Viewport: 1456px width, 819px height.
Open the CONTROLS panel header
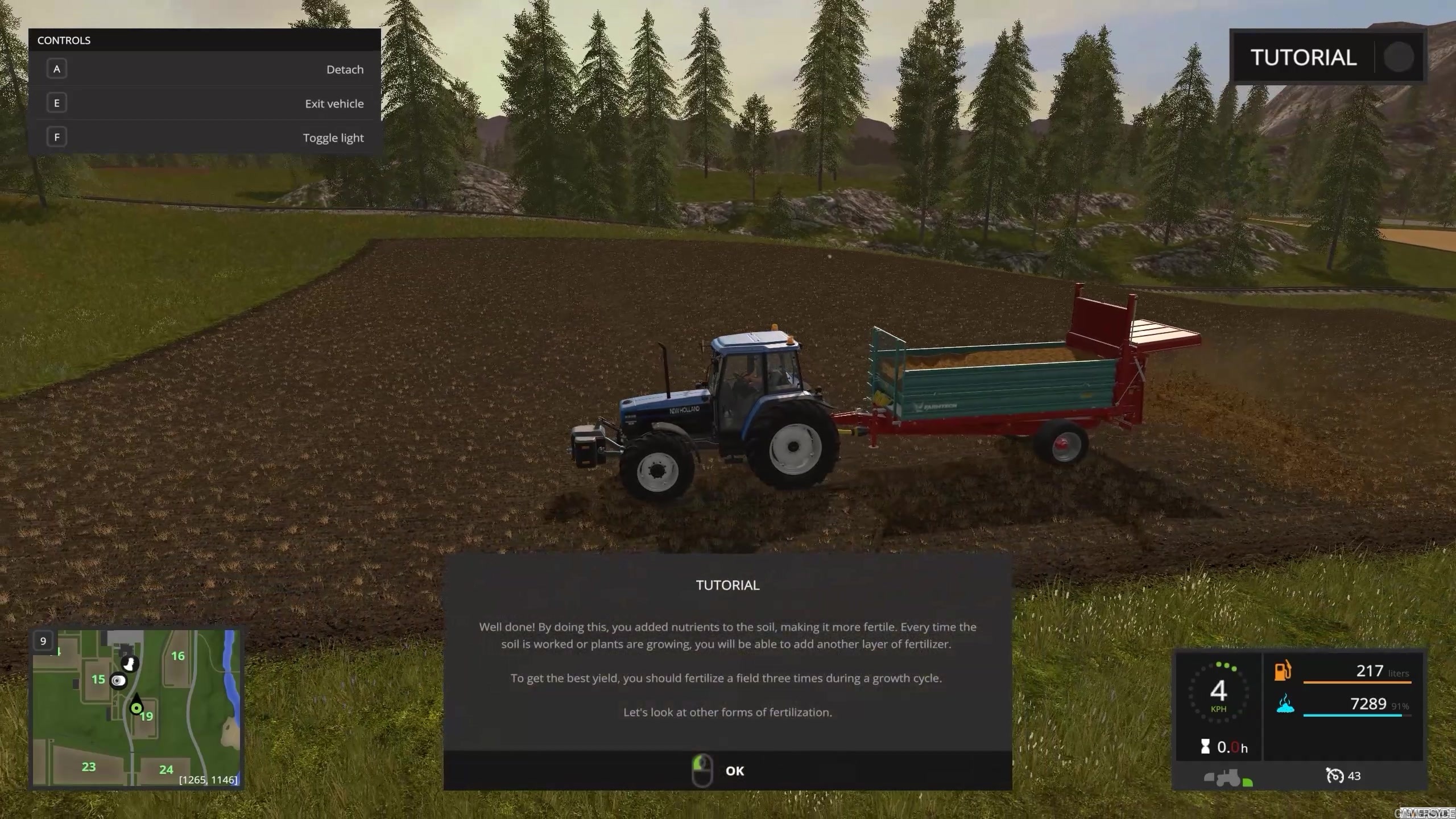tap(64, 40)
